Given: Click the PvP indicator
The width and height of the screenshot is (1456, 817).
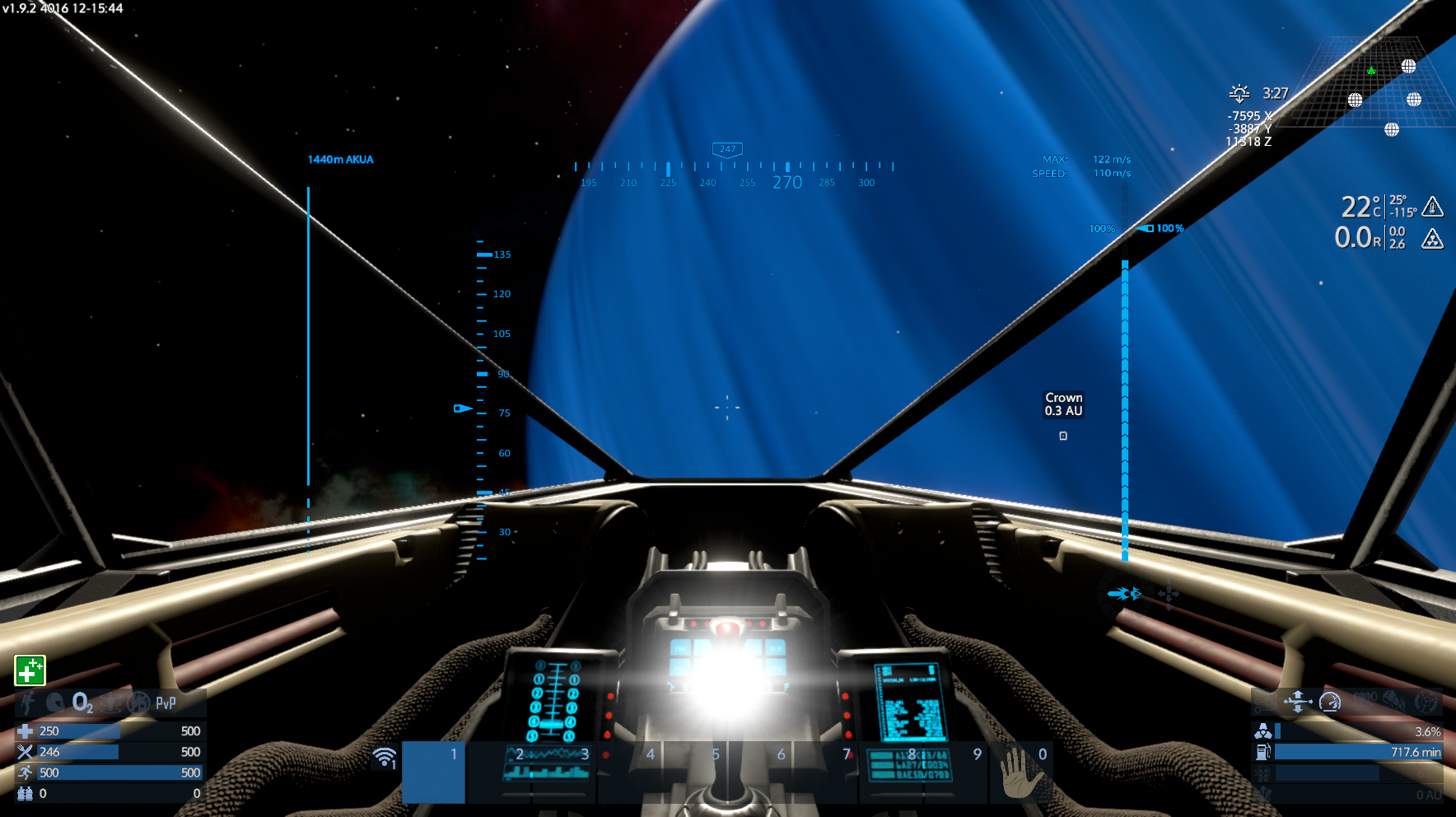Looking at the screenshot, I should (x=166, y=703).
